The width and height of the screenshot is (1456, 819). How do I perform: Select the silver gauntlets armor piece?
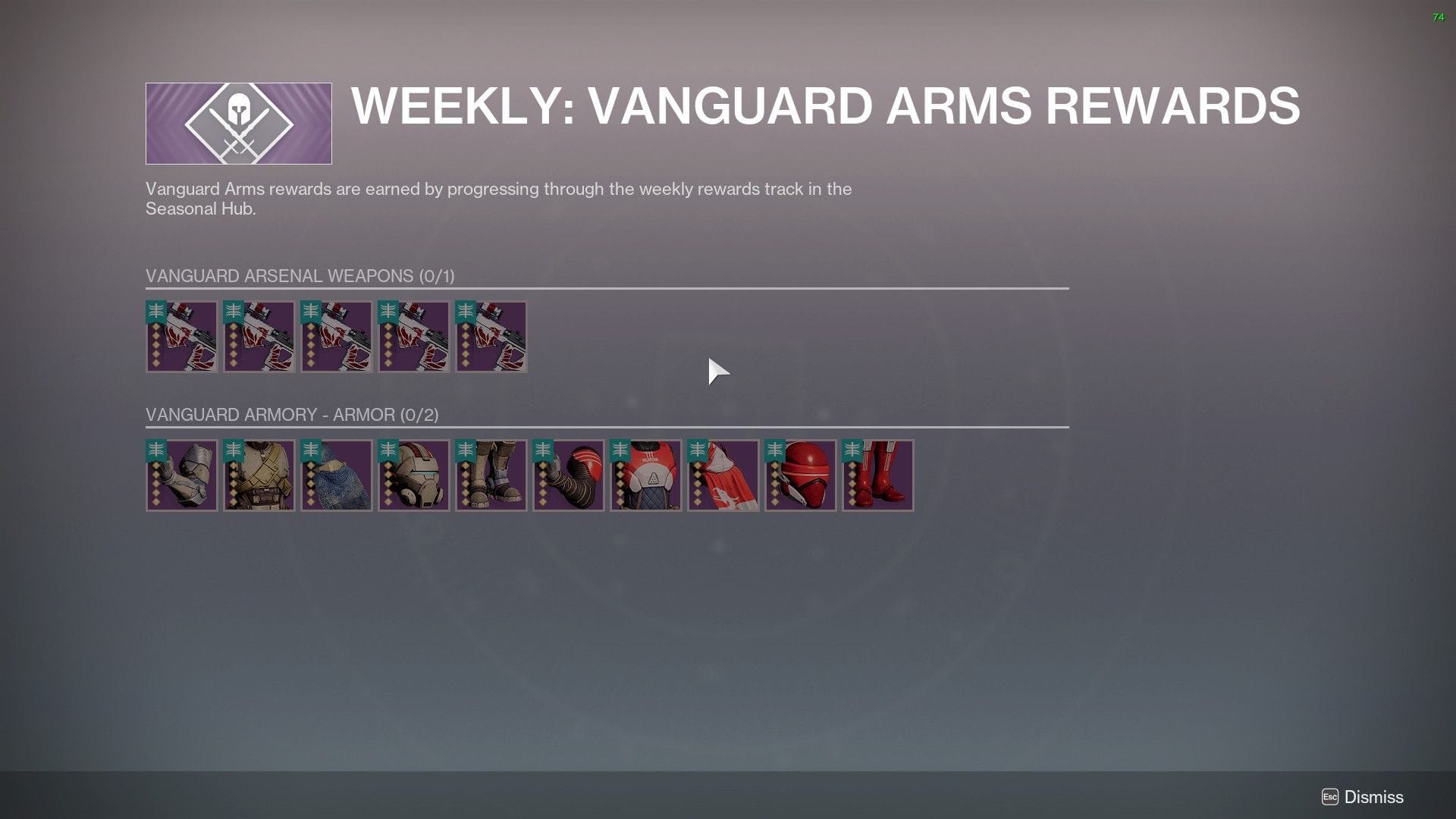(x=181, y=475)
